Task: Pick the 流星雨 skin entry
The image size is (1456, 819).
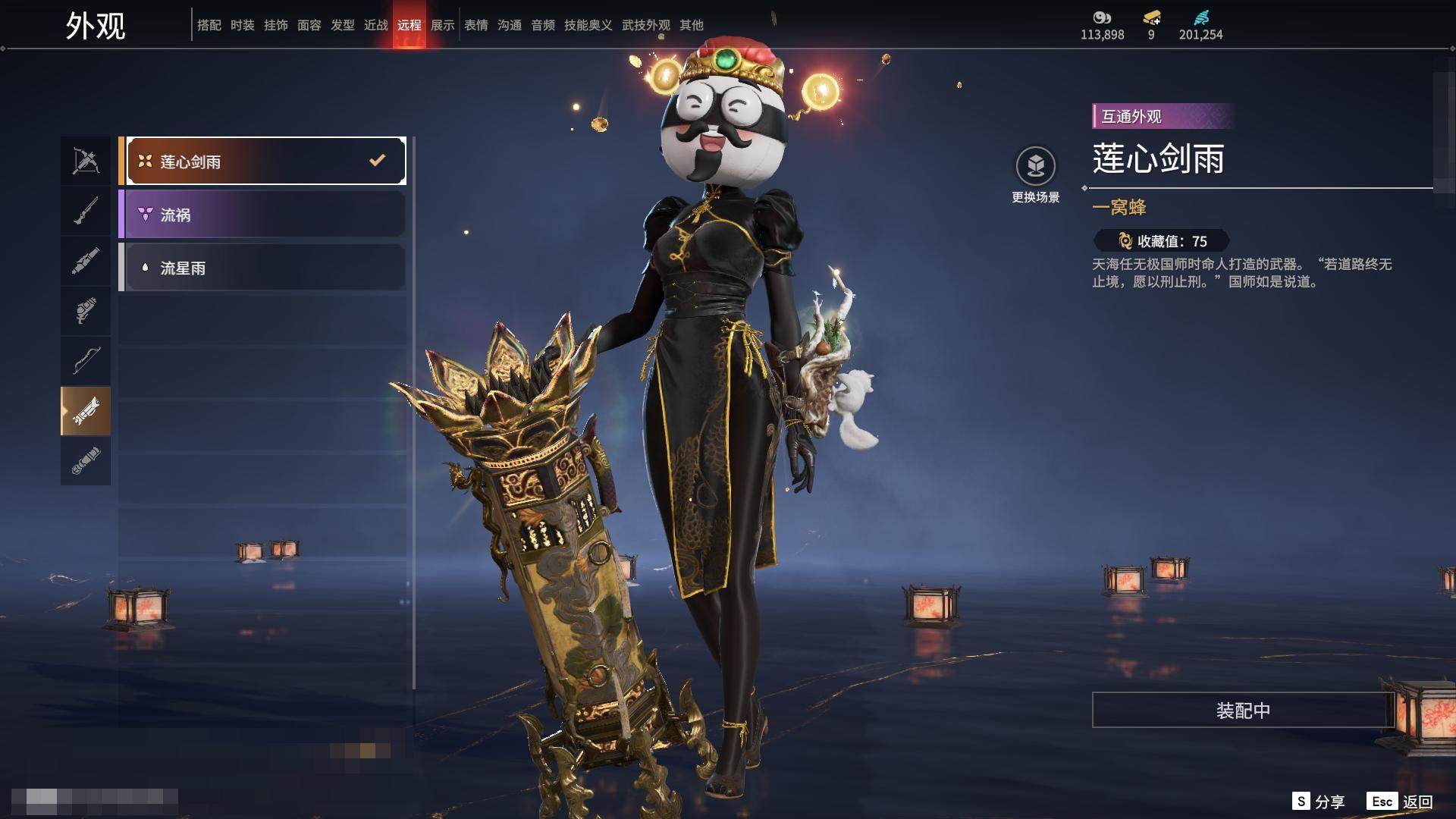Action: [262, 268]
